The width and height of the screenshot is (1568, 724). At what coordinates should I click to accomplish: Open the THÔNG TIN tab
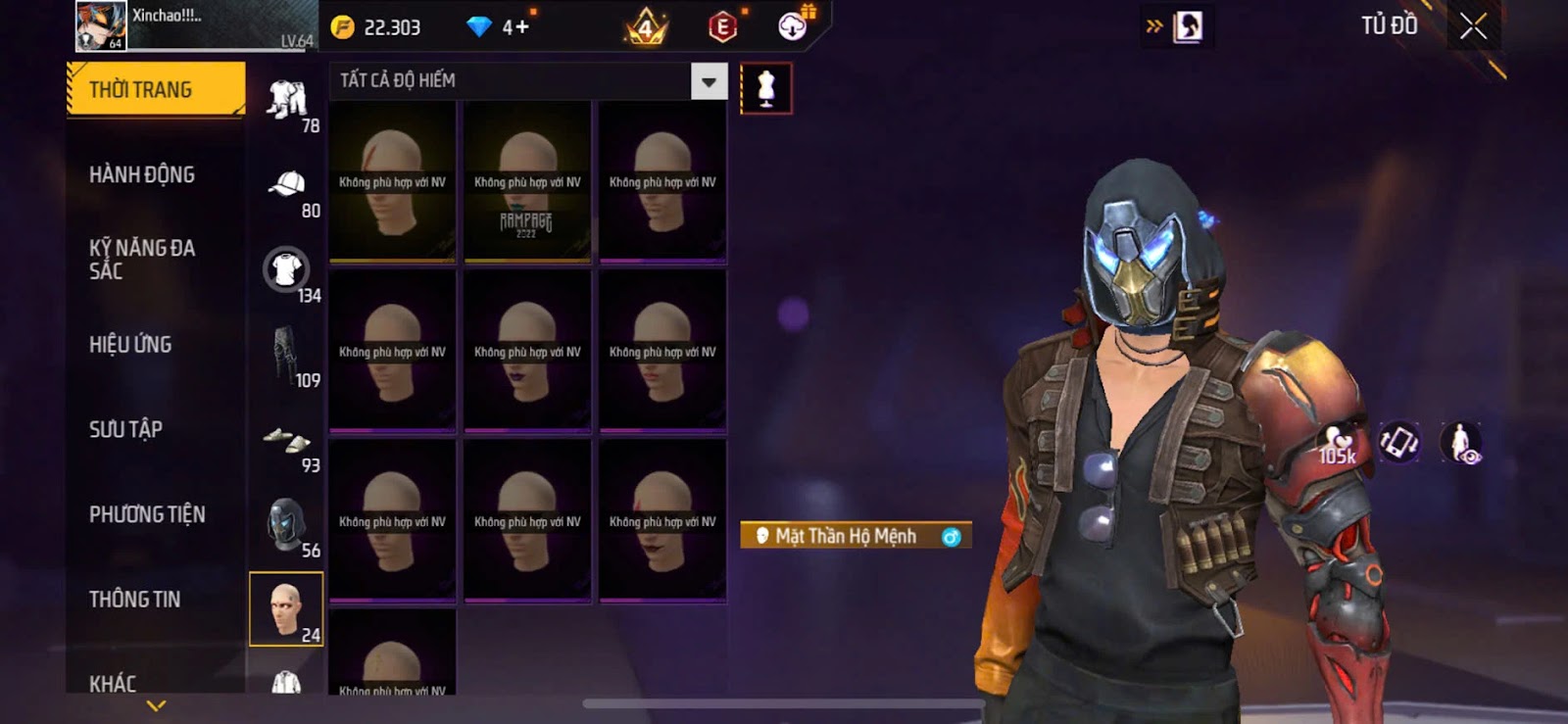(x=134, y=600)
